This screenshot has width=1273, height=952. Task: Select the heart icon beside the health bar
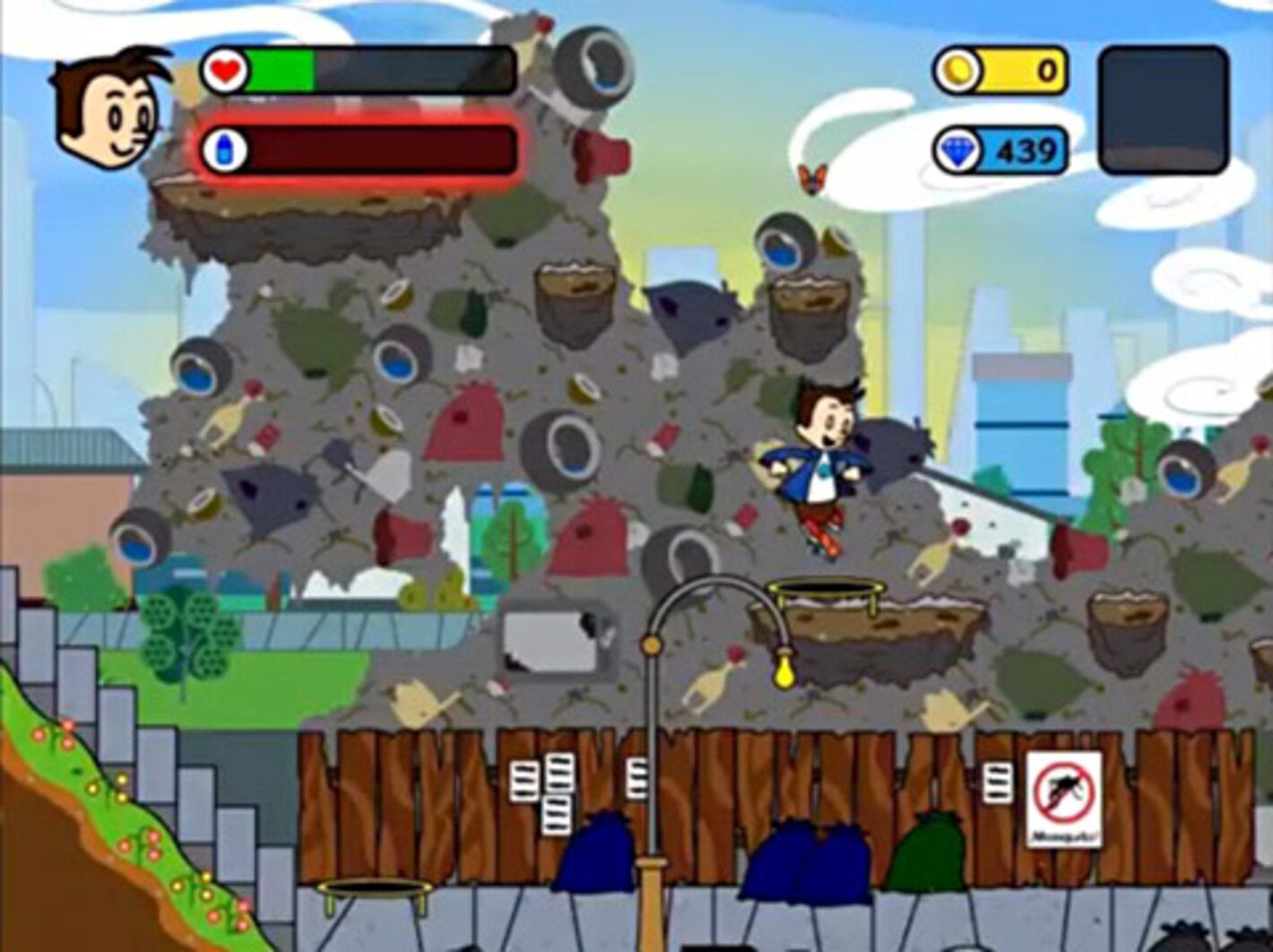pos(222,71)
